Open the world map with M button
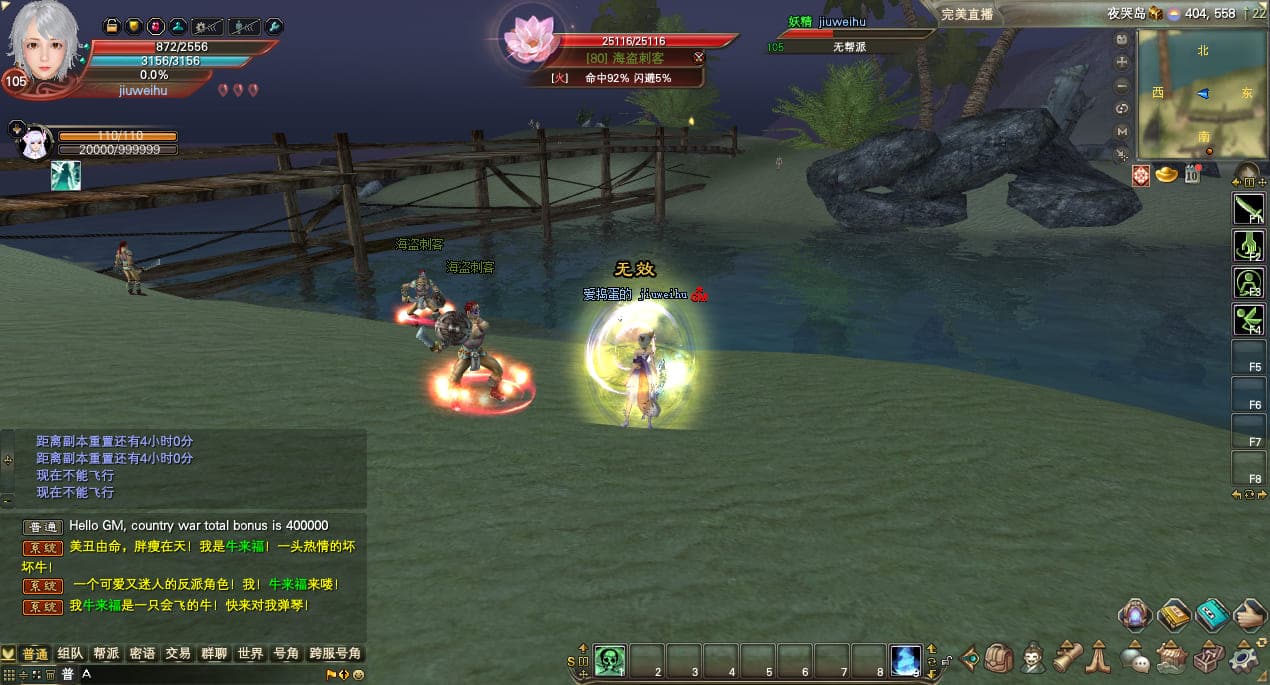The width and height of the screenshot is (1270, 685). pyautogui.click(x=1122, y=131)
